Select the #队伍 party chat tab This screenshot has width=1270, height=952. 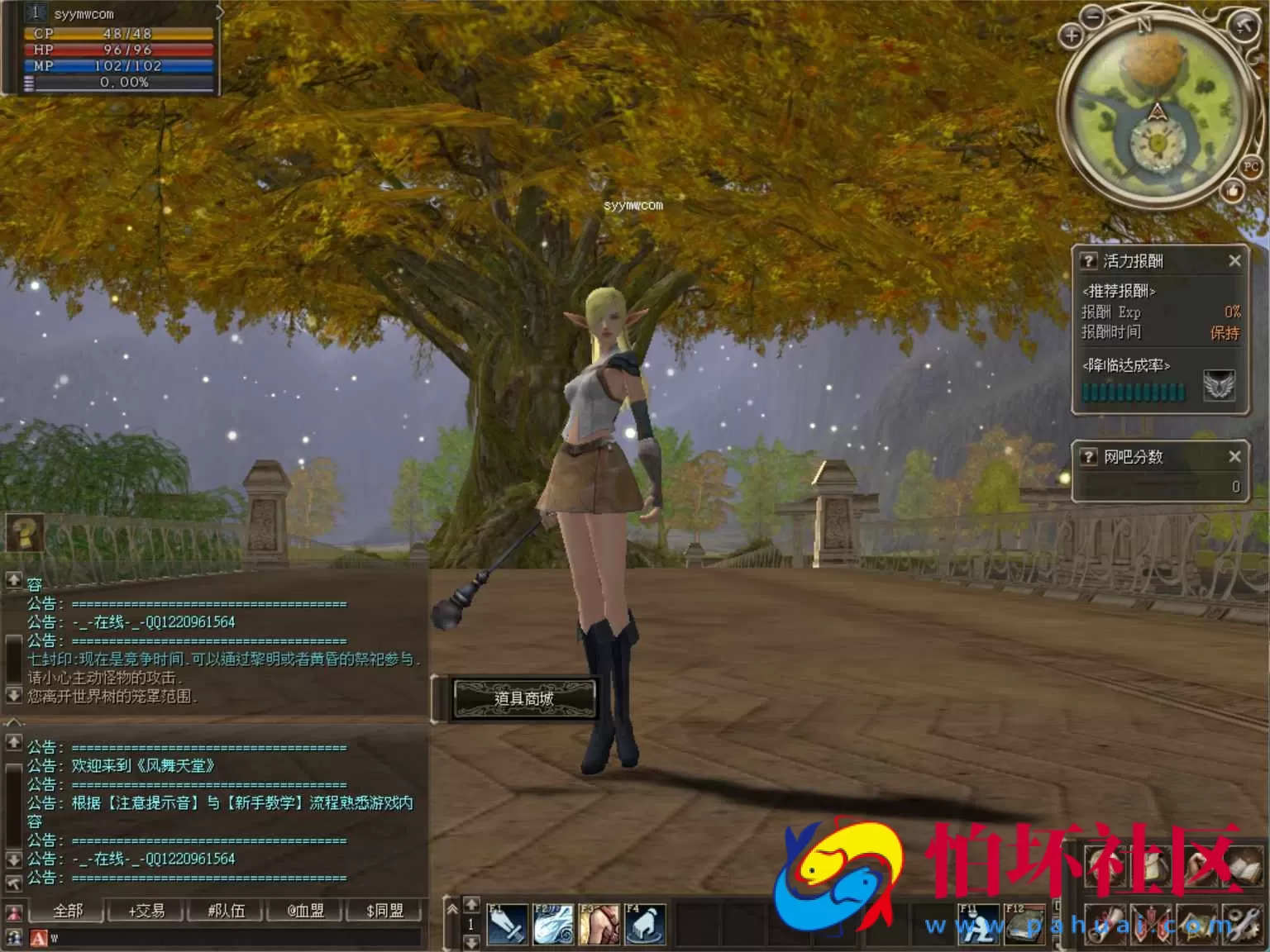click(x=226, y=911)
